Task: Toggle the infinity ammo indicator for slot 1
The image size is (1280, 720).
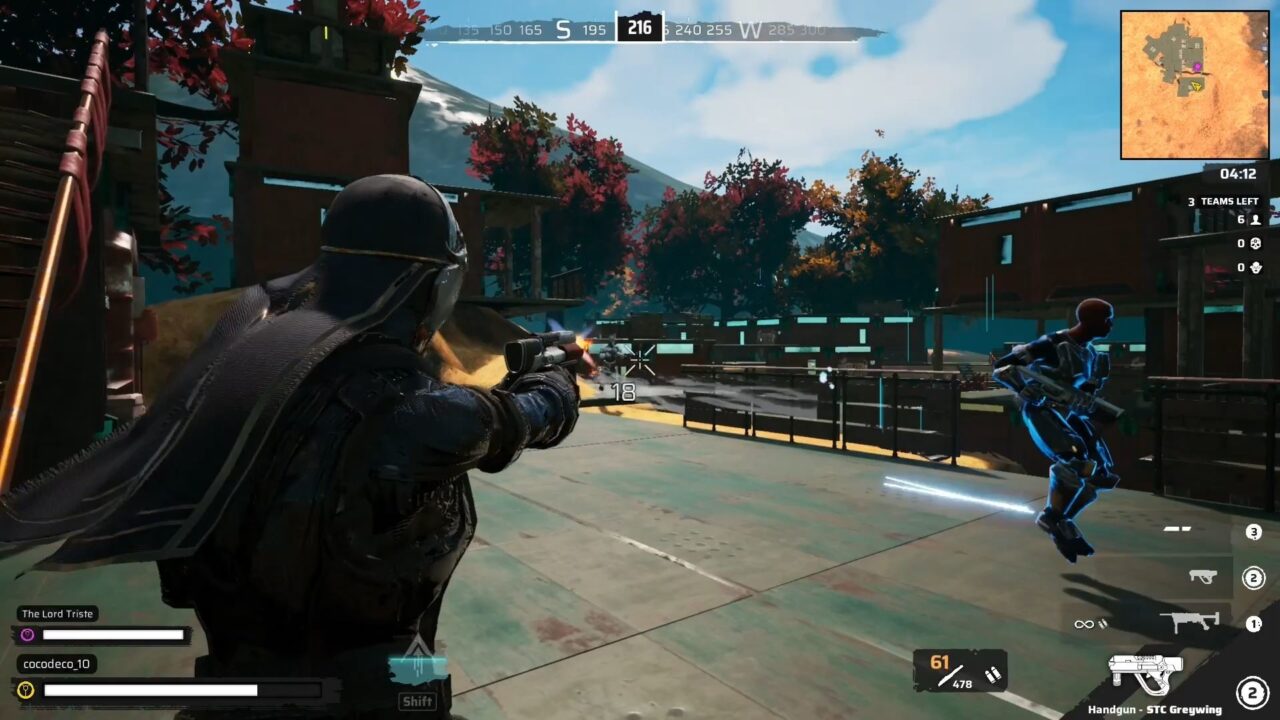Action: point(1085,624)
